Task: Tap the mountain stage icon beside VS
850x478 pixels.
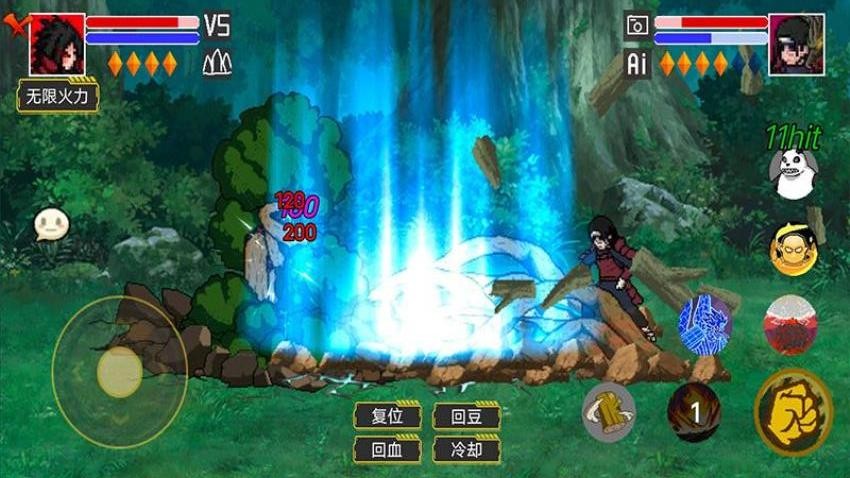Action: [217, 63]
